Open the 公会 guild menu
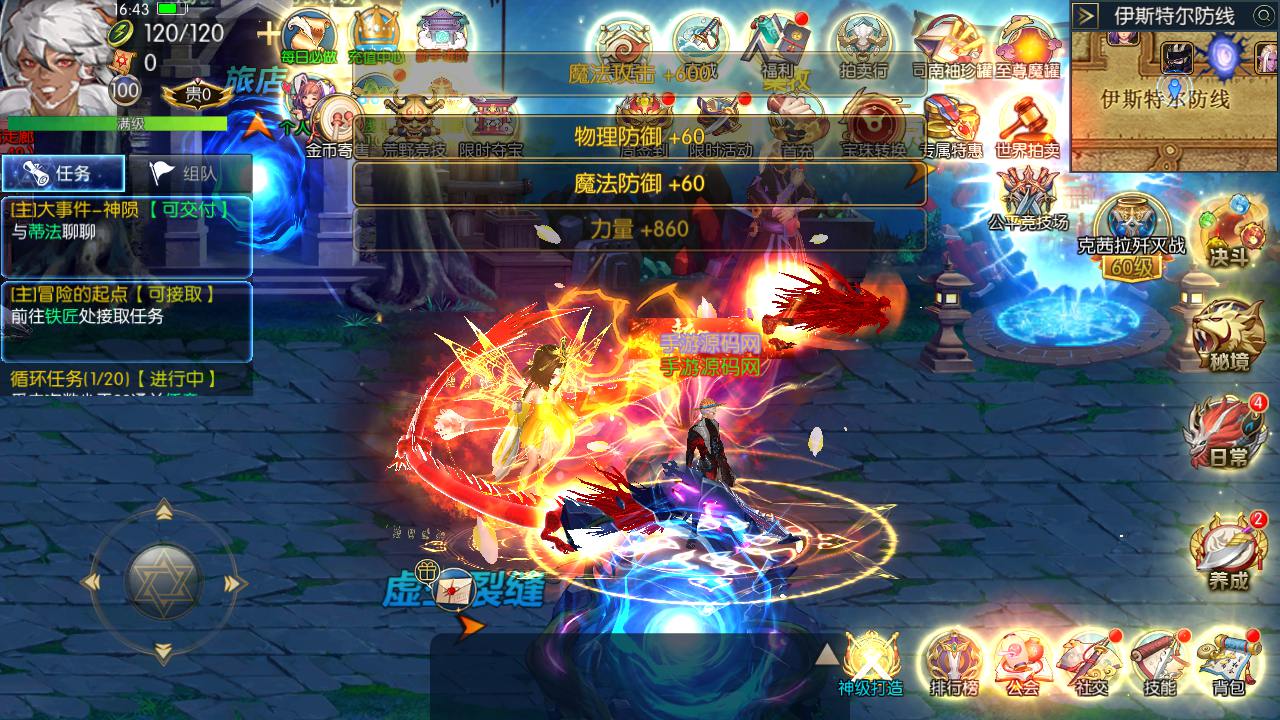 click(x=1022, y=660)
